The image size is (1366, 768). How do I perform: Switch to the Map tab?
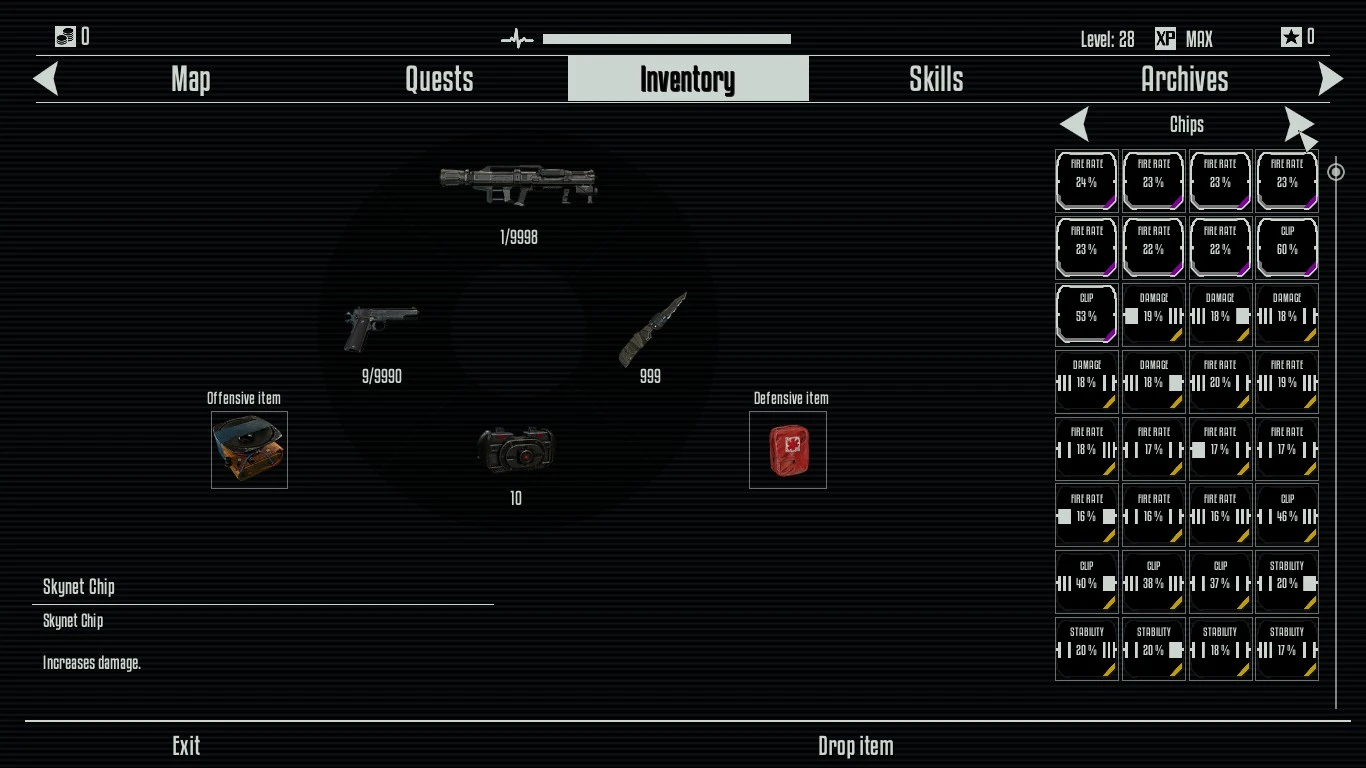coord(189,79)
